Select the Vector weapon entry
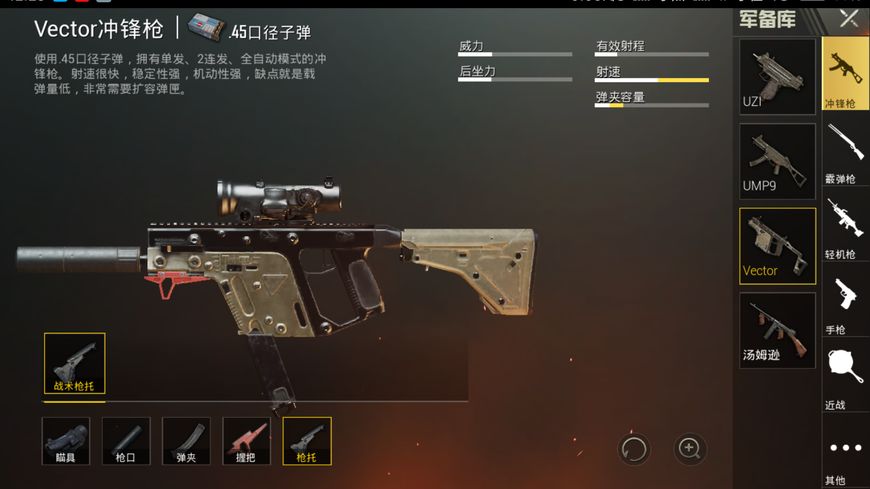870x489 pixels. (777, 245)
